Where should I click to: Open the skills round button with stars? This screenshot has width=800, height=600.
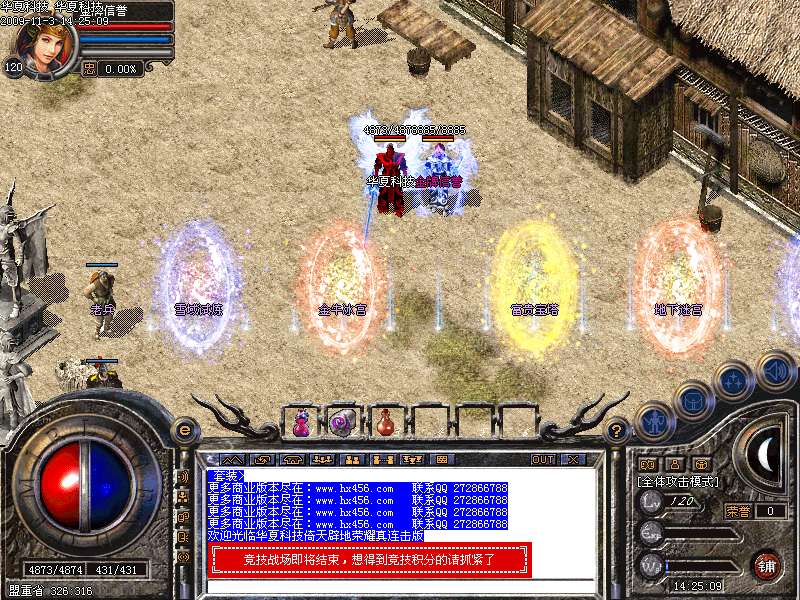tap(734, 381)
